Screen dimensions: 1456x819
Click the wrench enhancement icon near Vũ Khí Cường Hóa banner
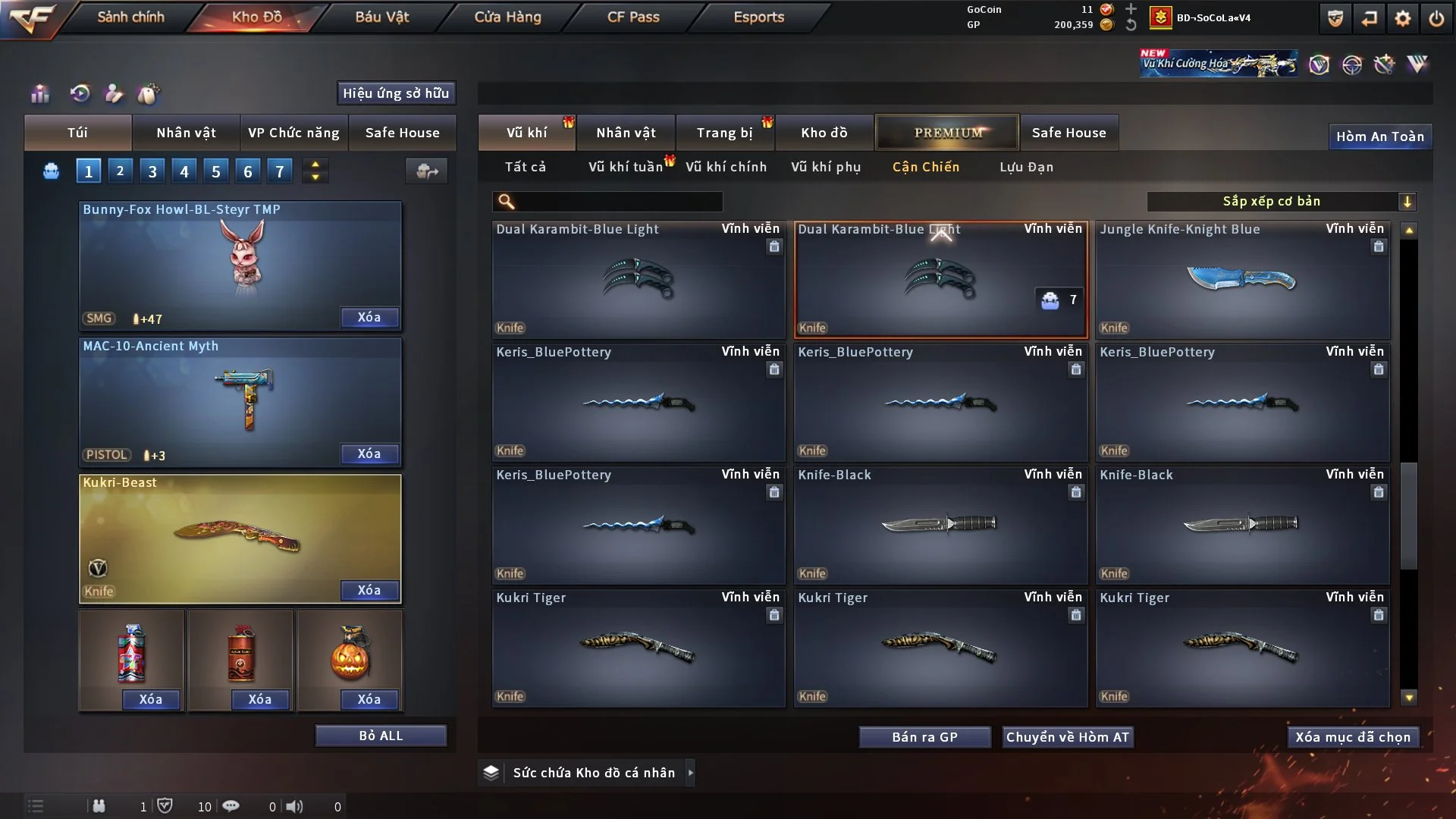(1386, 64)
